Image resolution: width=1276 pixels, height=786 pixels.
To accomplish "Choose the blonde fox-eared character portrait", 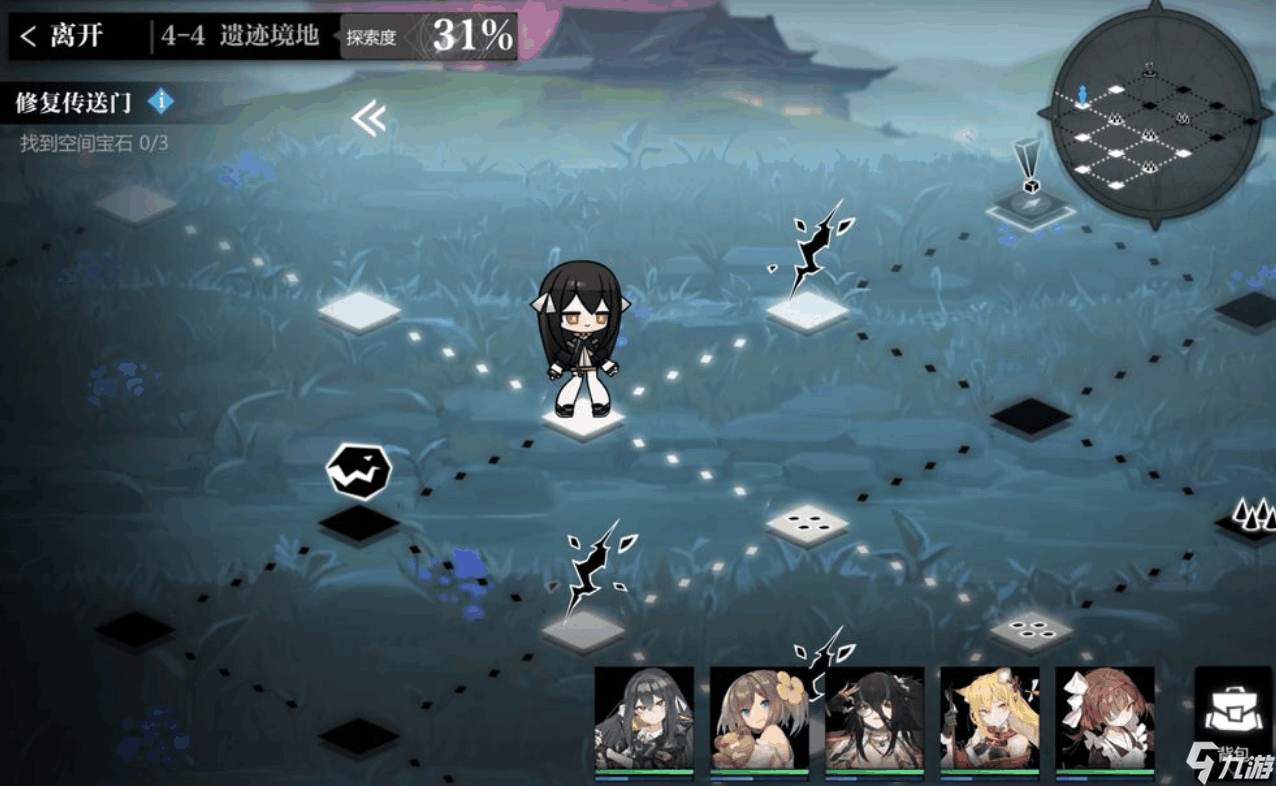I will pos(989,720).
